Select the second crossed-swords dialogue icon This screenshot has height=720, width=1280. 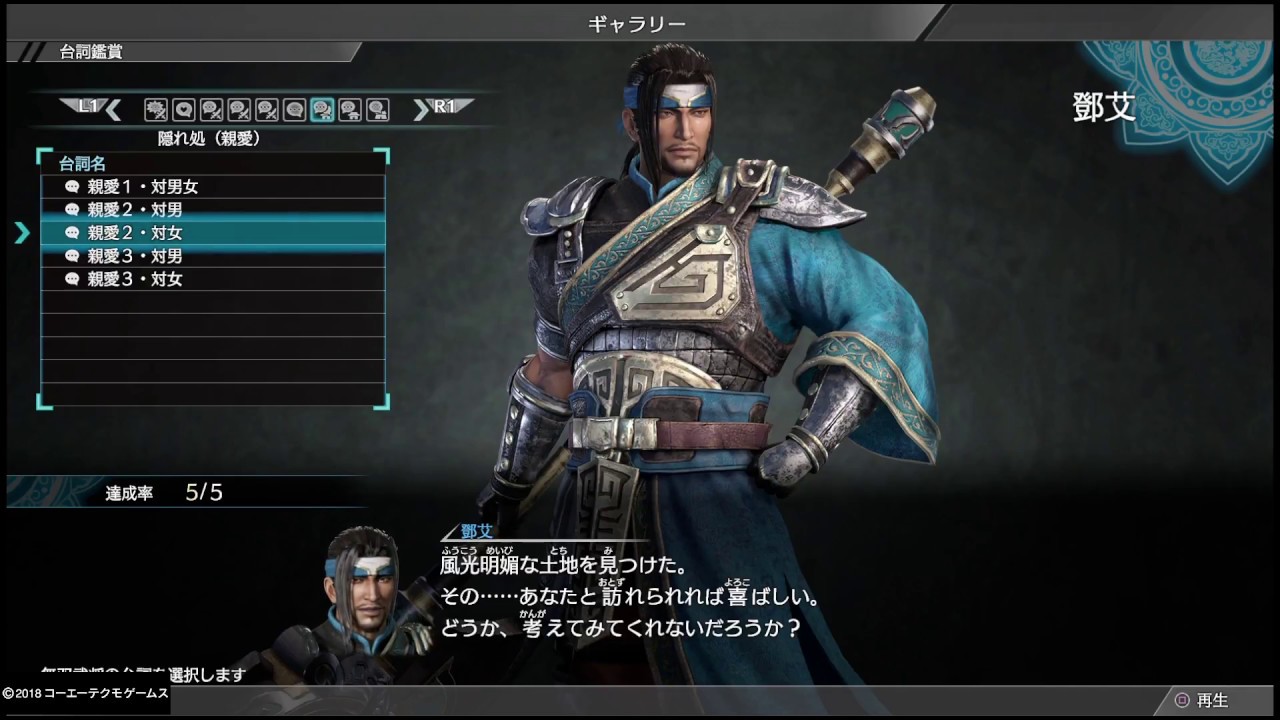240,108
